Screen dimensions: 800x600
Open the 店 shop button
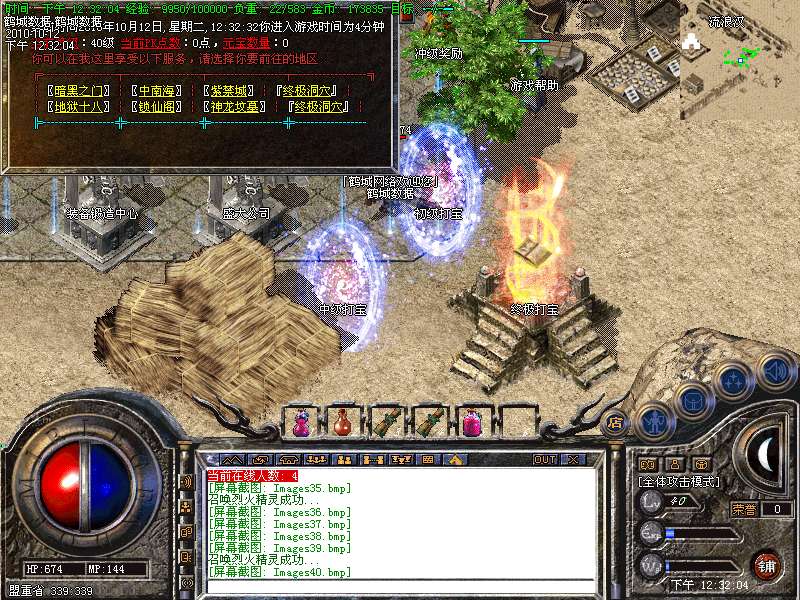point(616,421)
